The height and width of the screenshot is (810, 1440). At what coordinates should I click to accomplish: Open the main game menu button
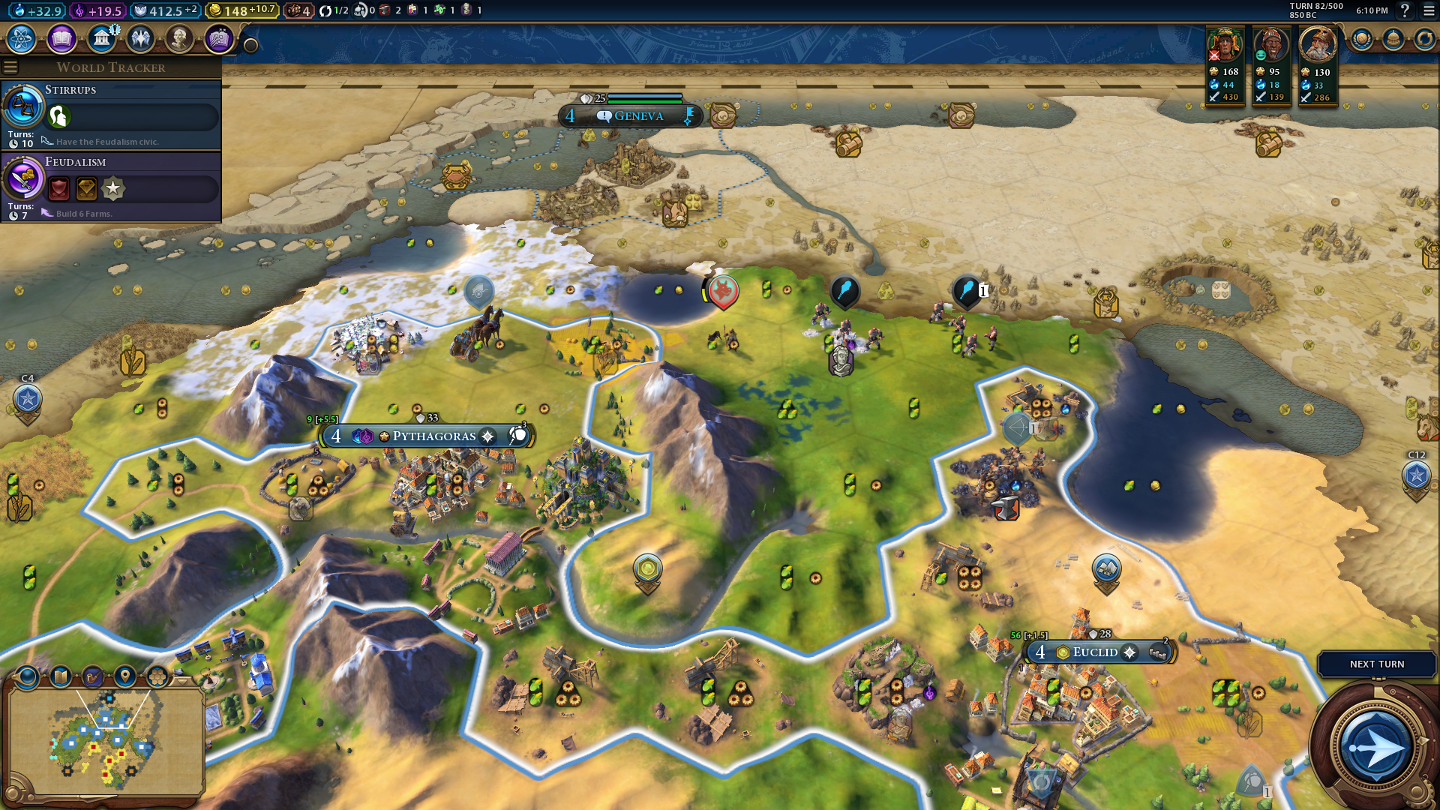(x=1428, y=11)
